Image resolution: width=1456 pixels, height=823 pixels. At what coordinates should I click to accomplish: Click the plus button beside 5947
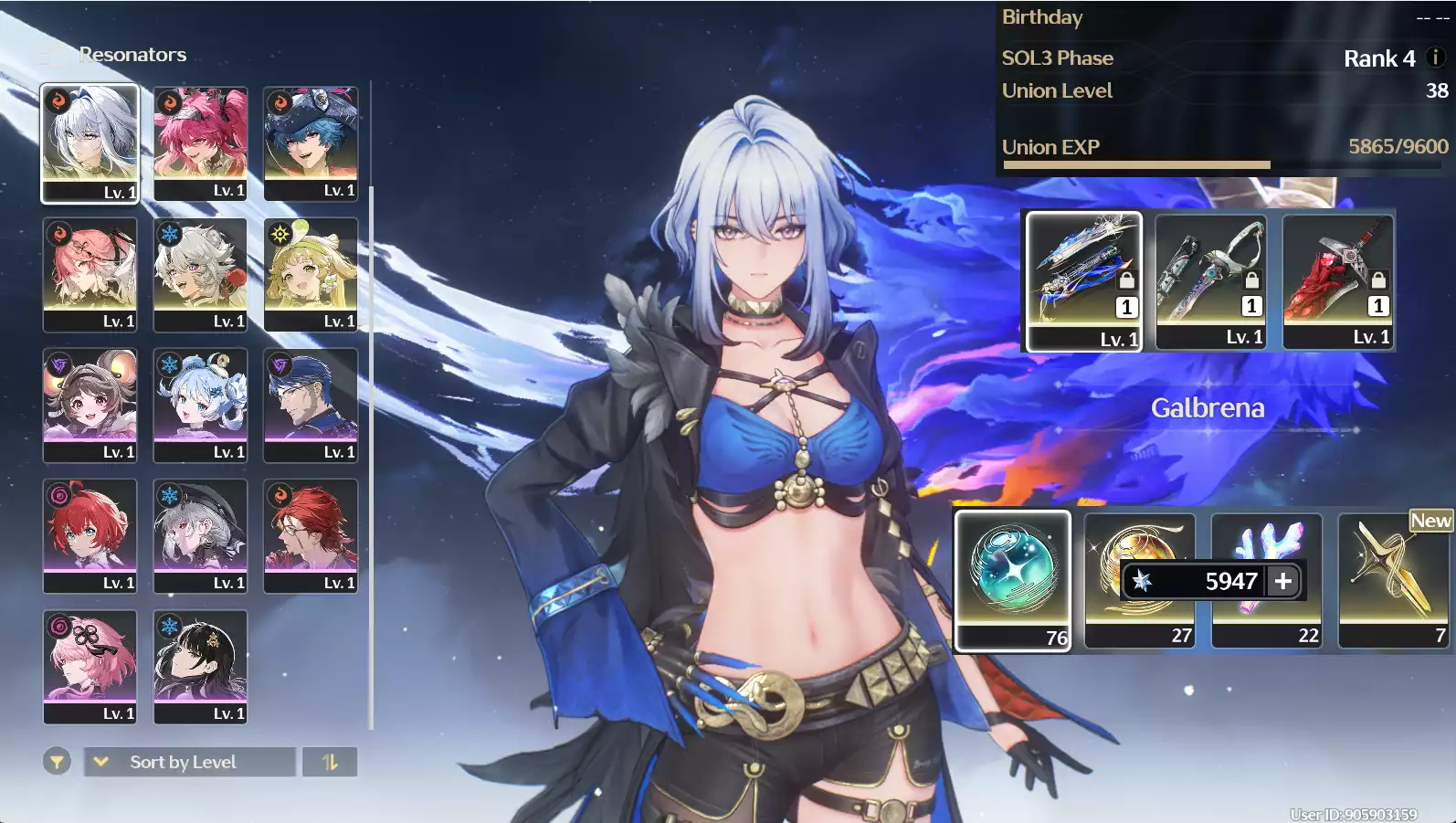tap(1283, 581)
